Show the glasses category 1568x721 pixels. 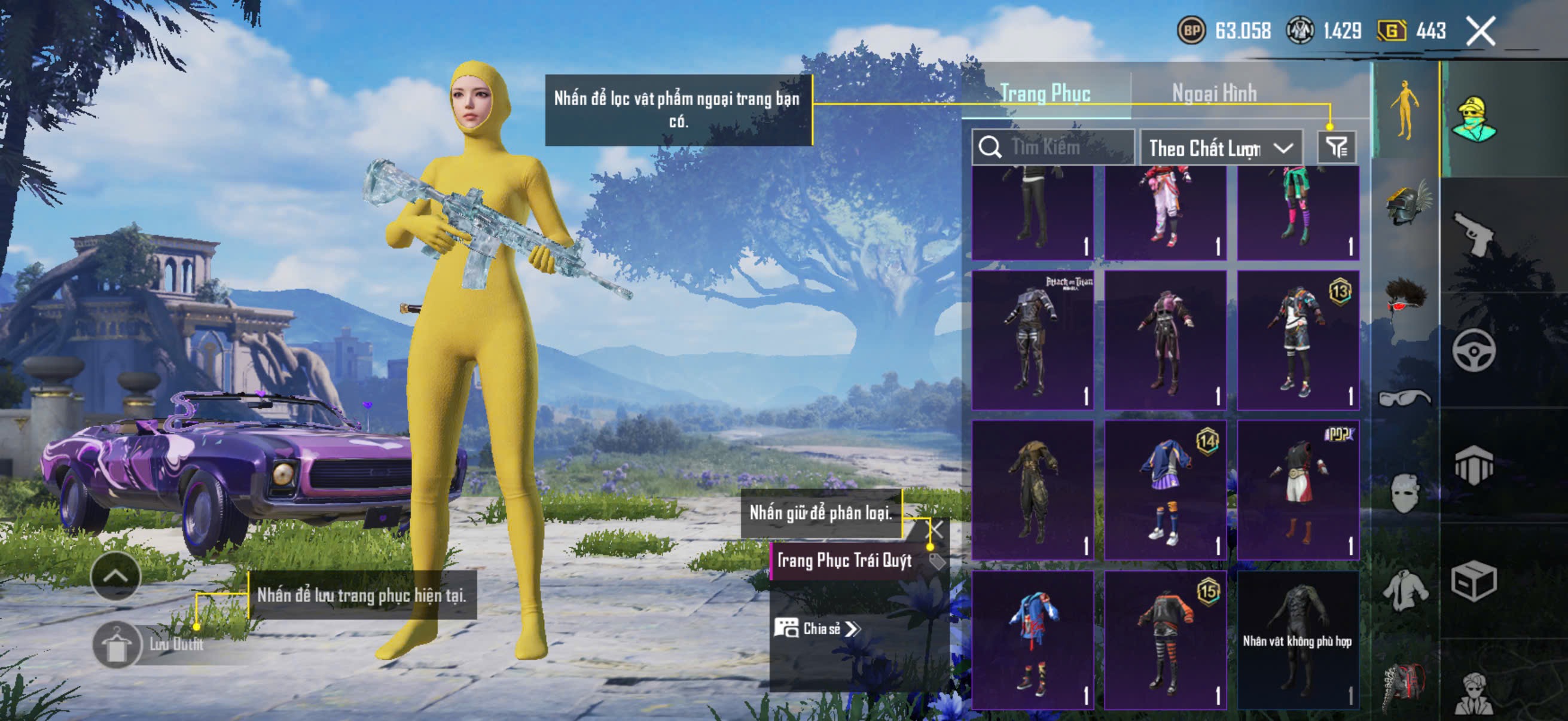point(1404,399)
